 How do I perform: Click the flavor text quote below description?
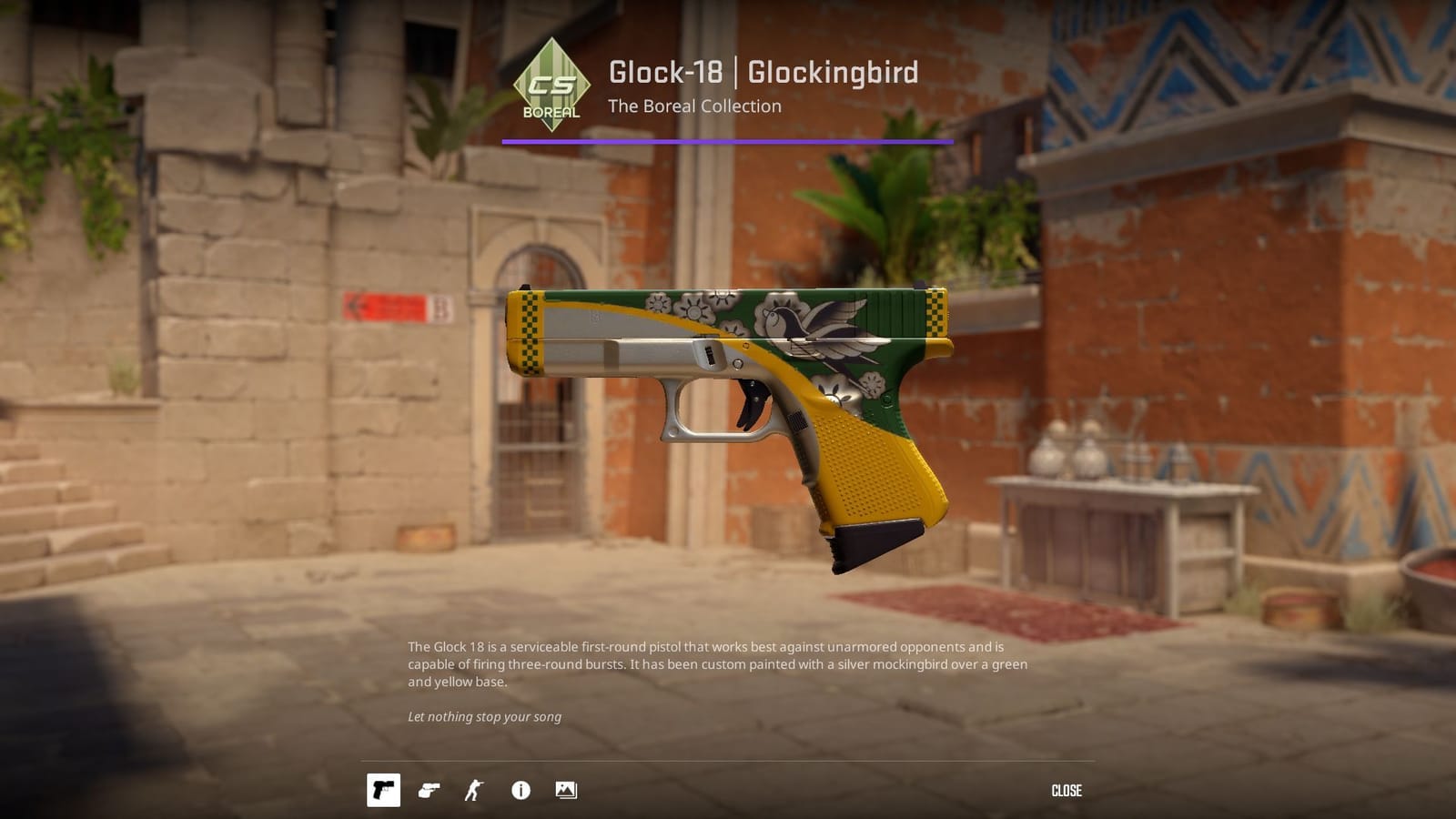click(484, 717)
